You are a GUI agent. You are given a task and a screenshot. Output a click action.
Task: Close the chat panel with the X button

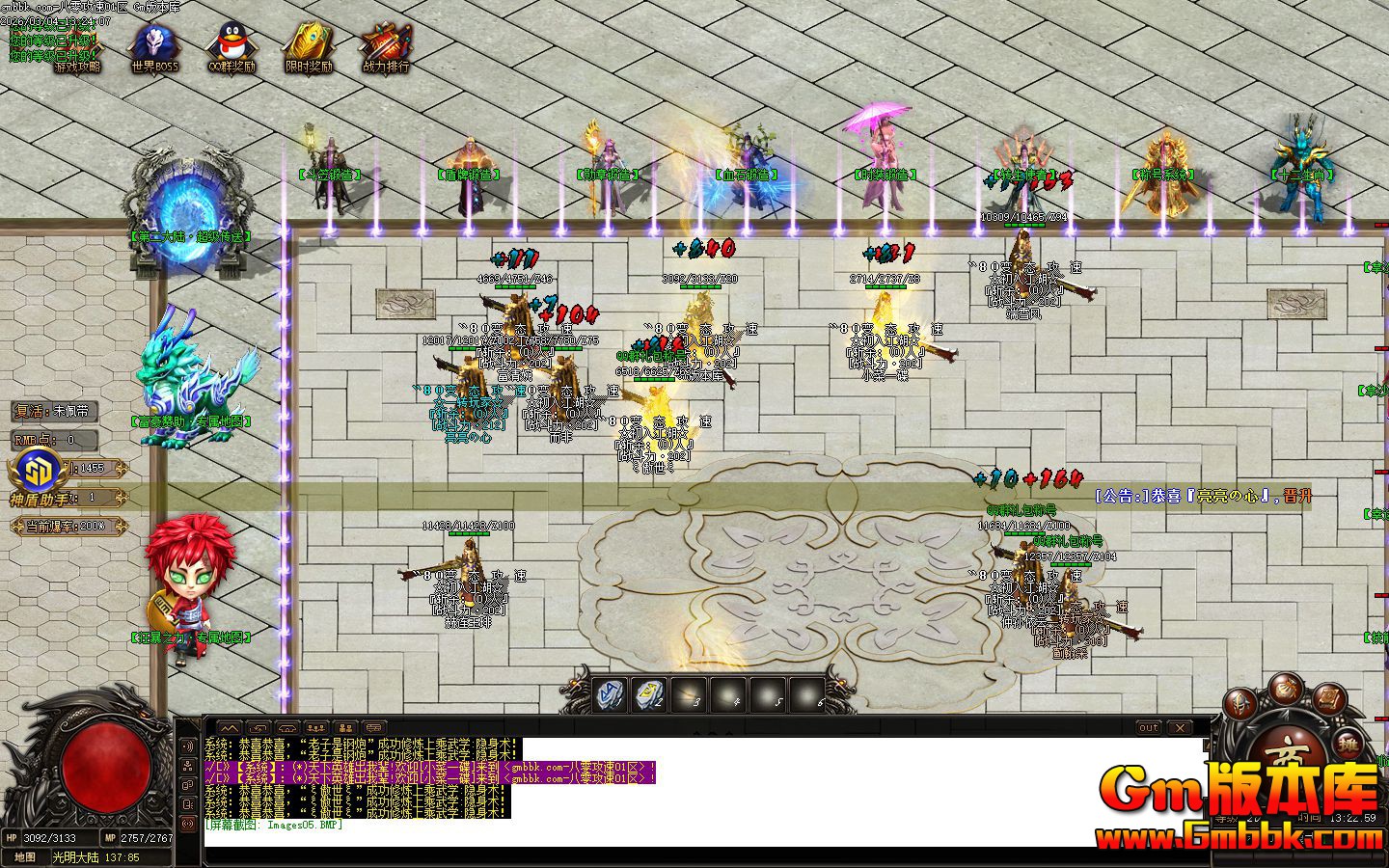tap(1179, 727)
